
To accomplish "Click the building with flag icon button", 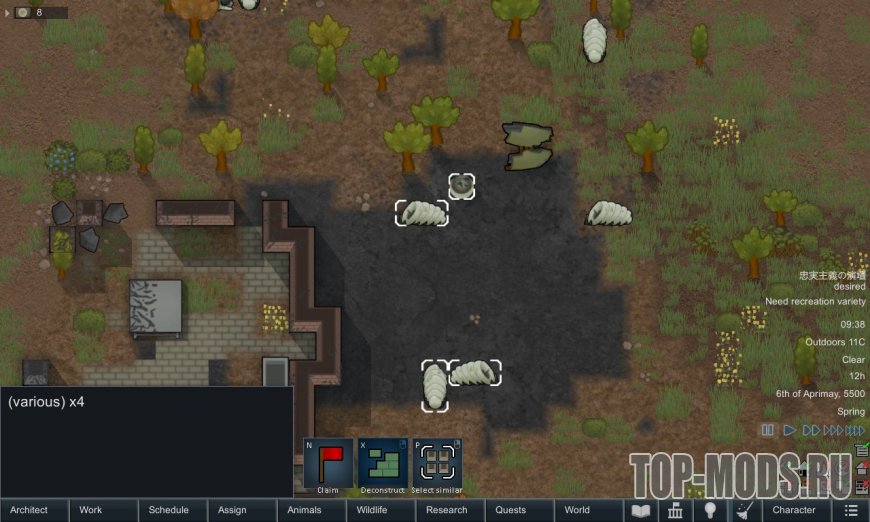I will pyautogui.click(x=675, y=510).
